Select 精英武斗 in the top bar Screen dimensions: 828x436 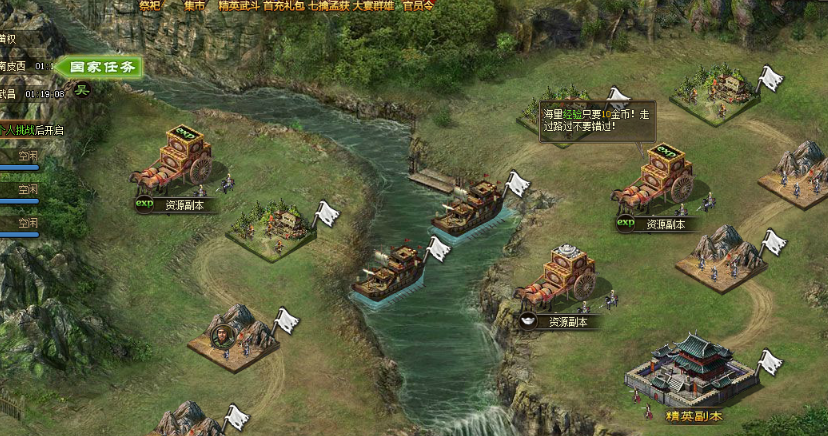coord(238,5)
